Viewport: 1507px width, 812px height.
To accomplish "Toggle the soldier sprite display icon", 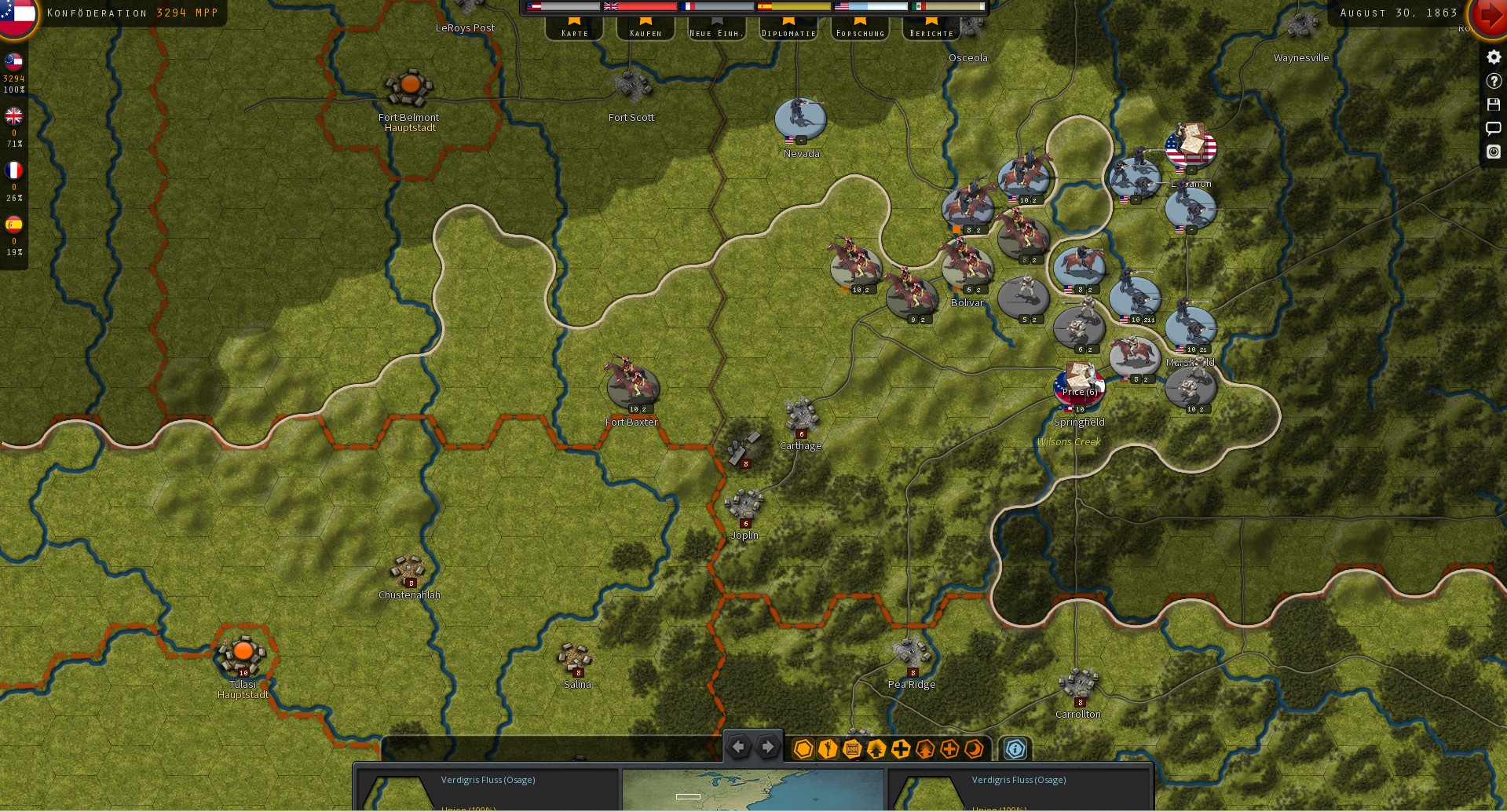I will (827, 750).
